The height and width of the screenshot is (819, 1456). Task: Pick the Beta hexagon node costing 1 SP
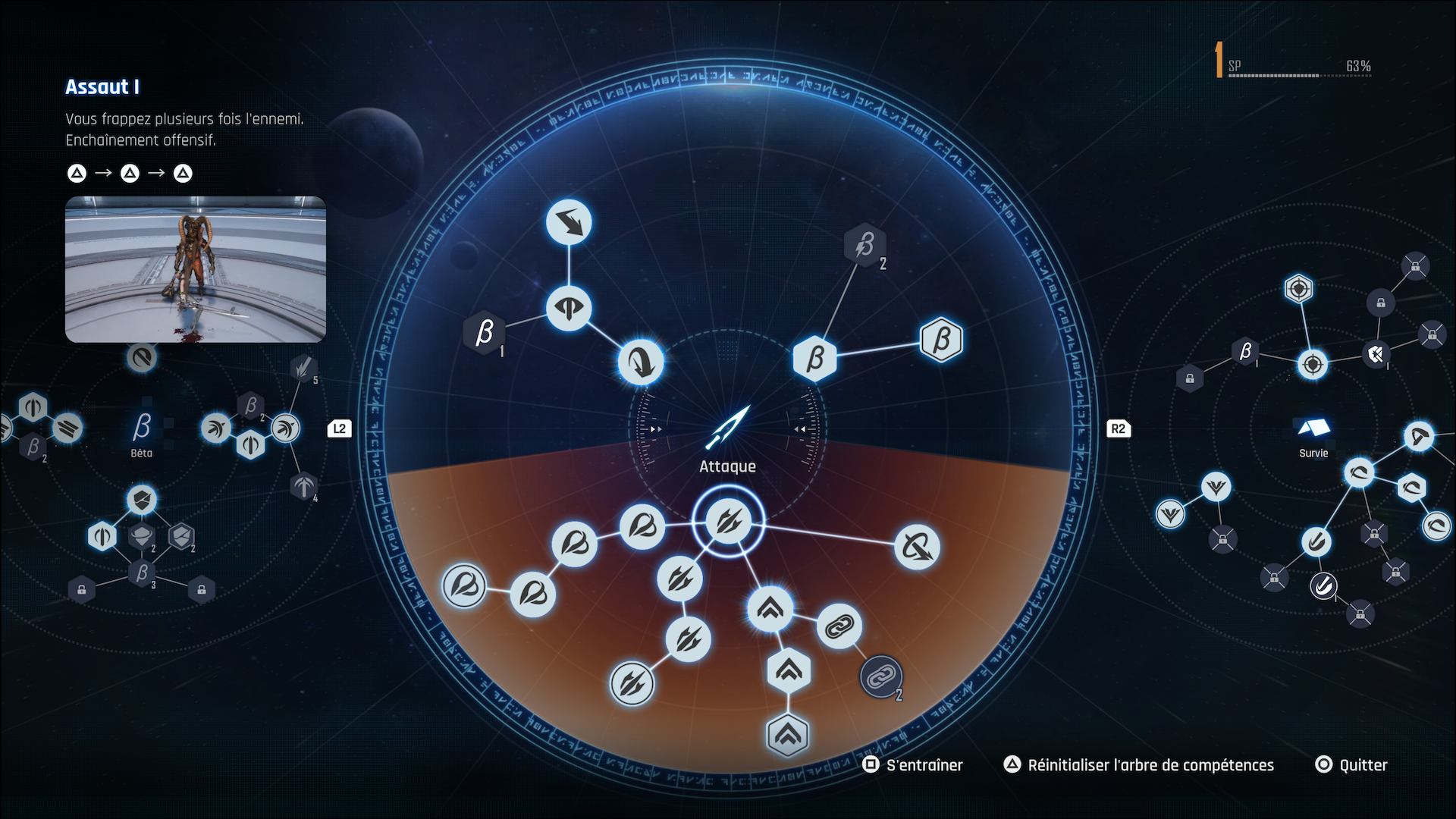[484, 333]
